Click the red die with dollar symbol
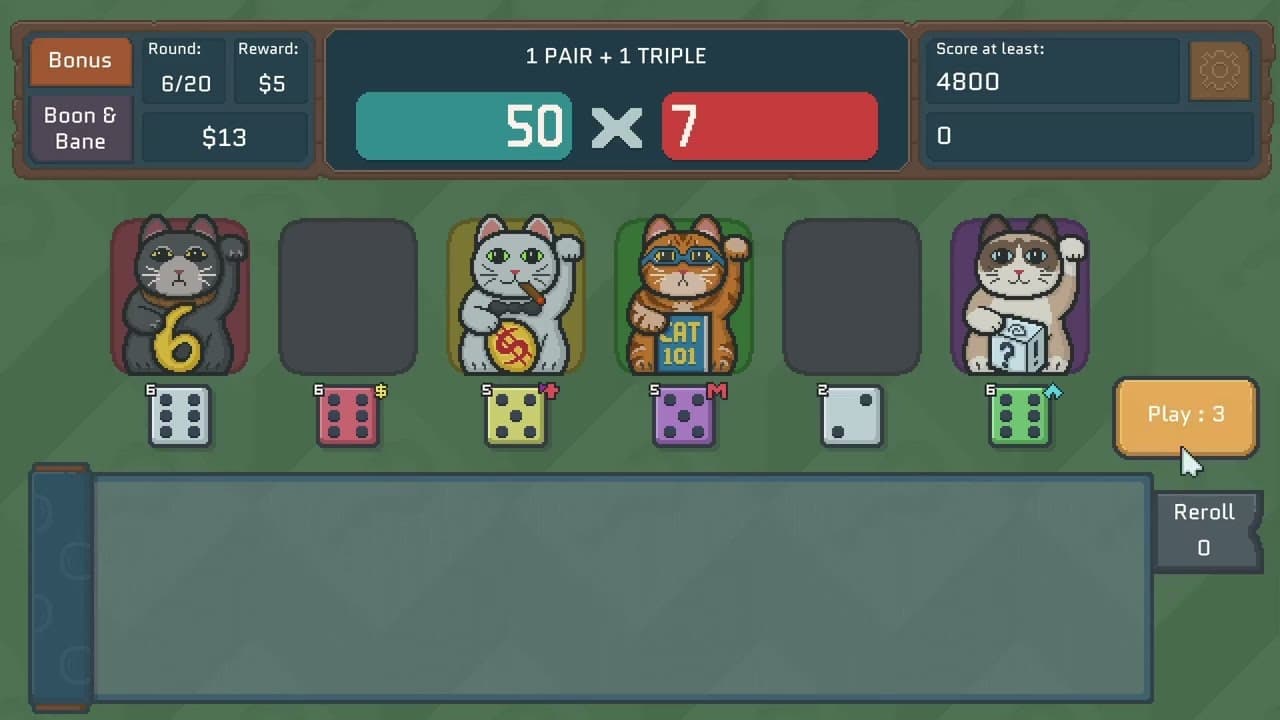Screen dimensions: 1280x720 click(x=348, y=413)
